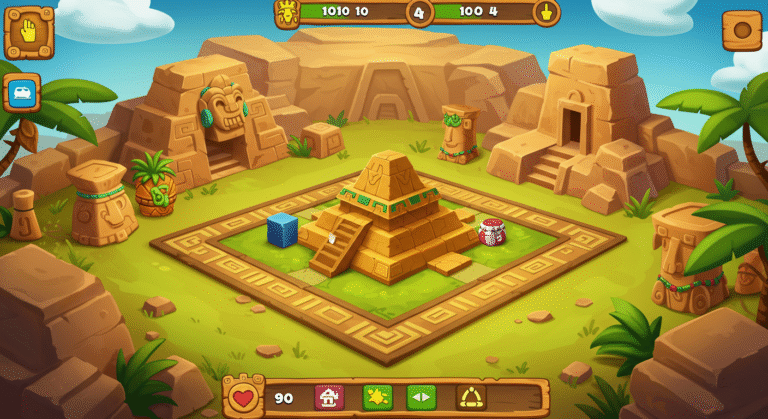The width and height of the screenshot is (768, 419).
Task: Open the wooden menu button with round knob
Action: point(741,31)
